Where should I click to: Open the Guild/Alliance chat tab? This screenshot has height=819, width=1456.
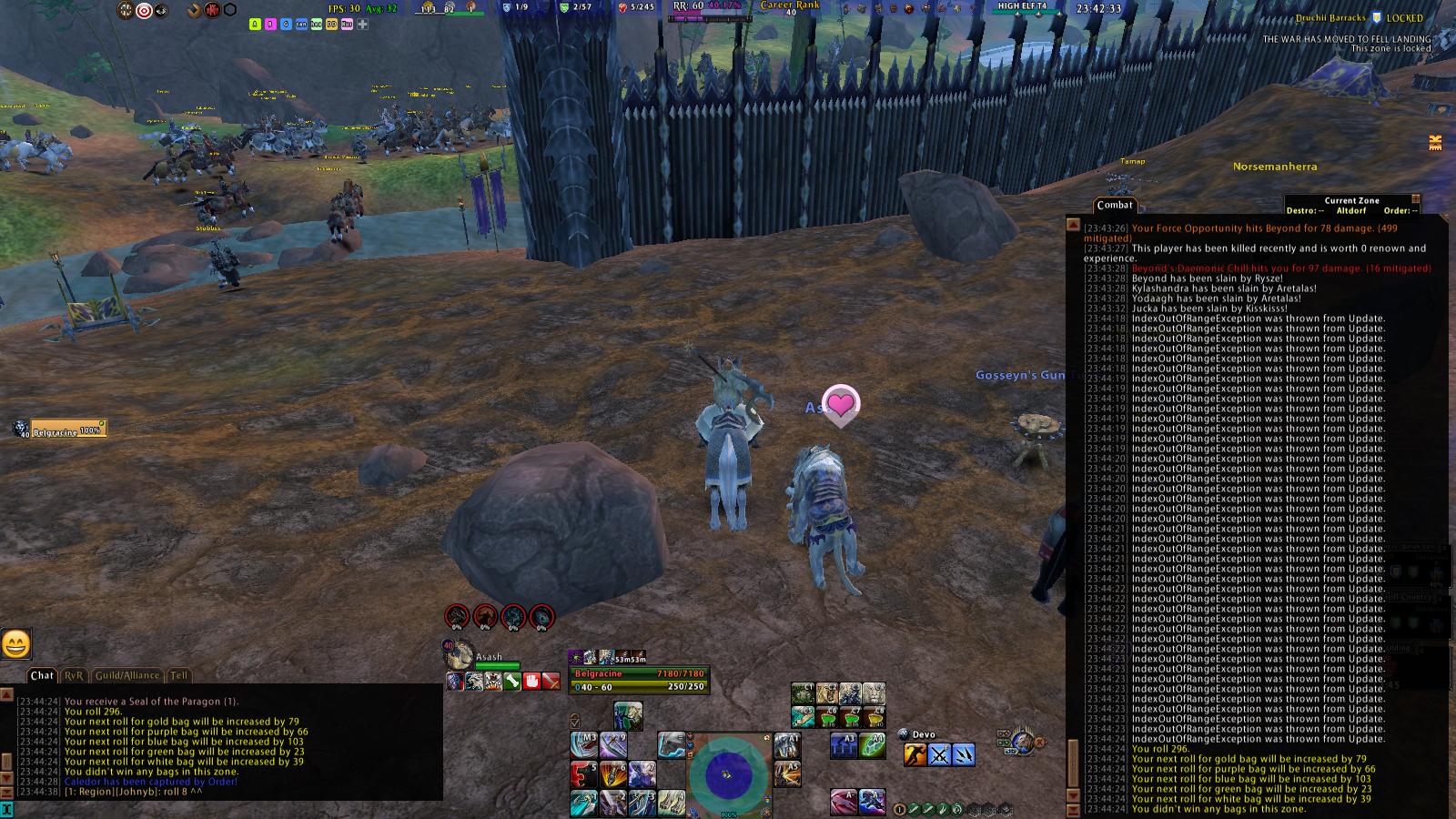tap(127, 675)
